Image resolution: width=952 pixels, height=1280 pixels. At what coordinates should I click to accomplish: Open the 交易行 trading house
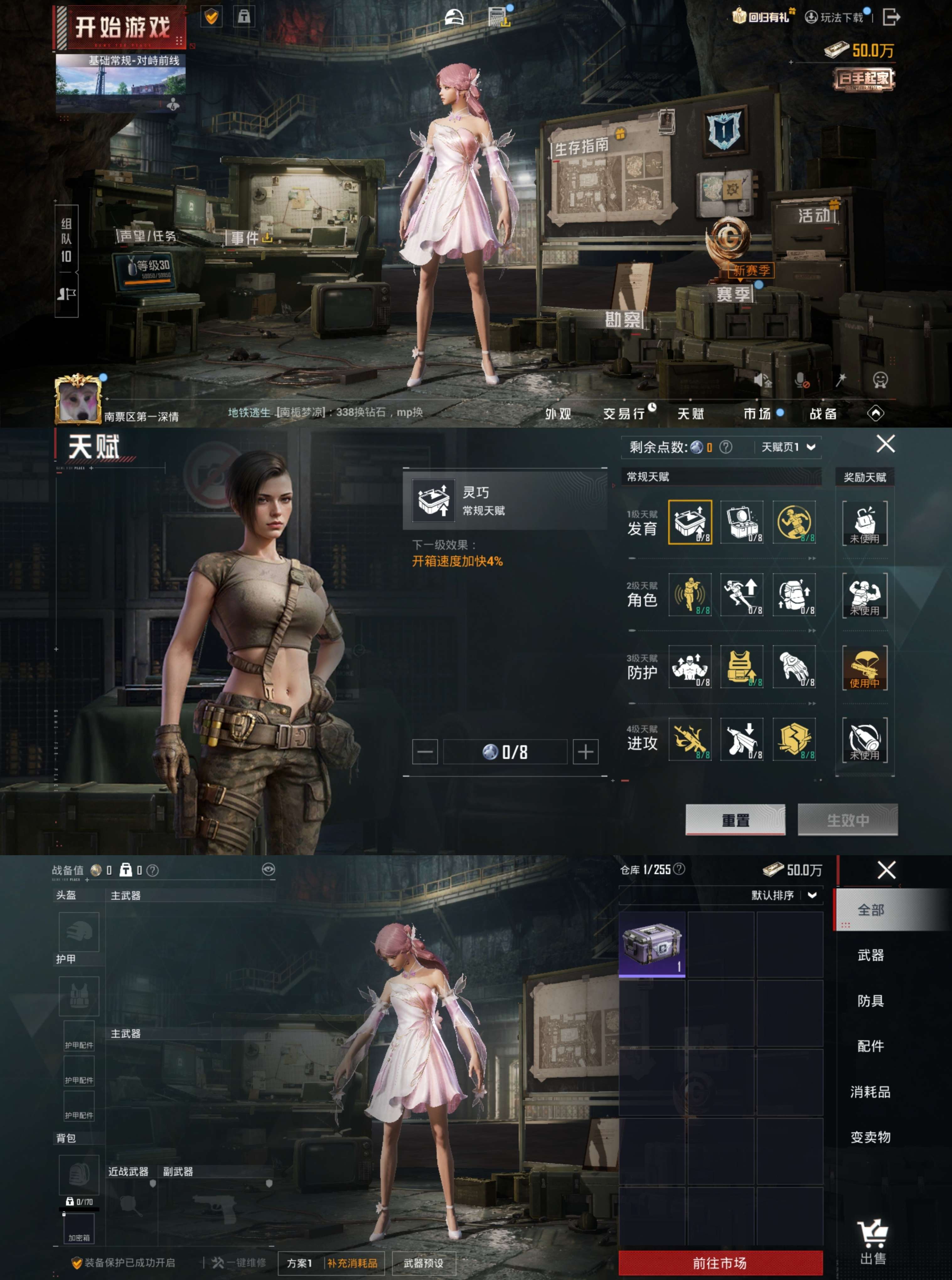click(624, 413)
